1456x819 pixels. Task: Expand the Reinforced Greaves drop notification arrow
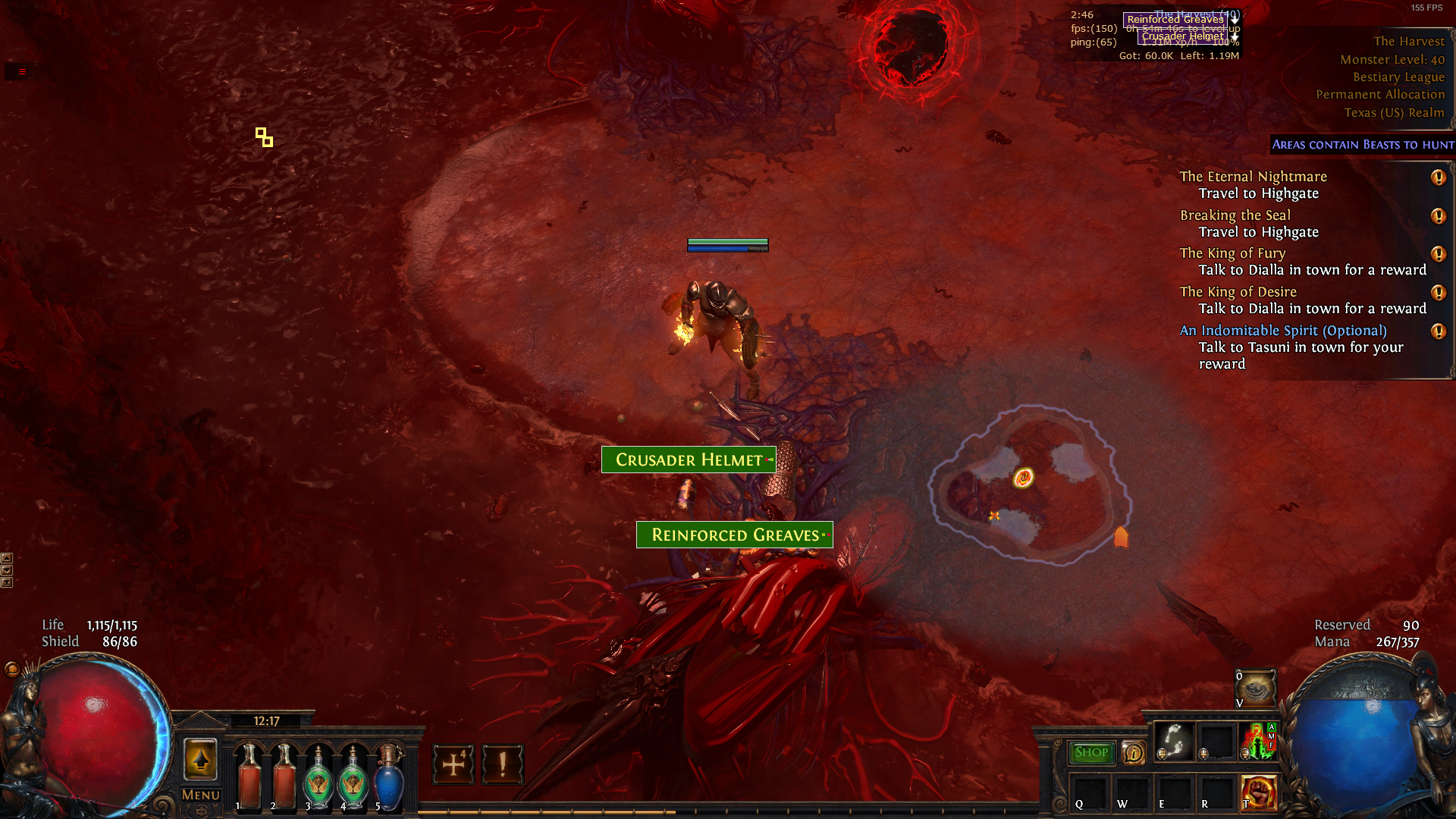1235,20
